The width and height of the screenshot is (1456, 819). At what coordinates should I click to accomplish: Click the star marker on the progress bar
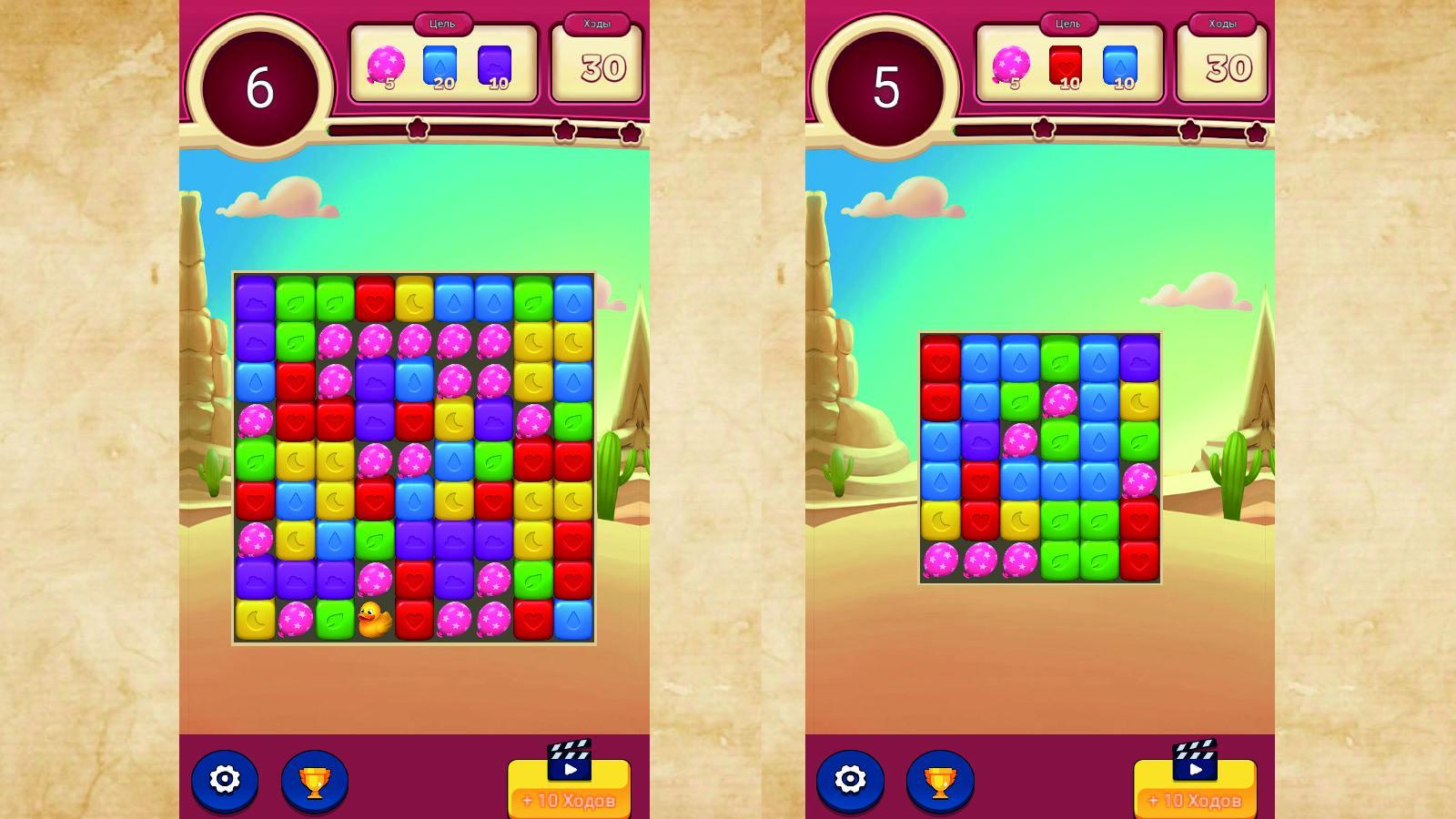[416, 129]
